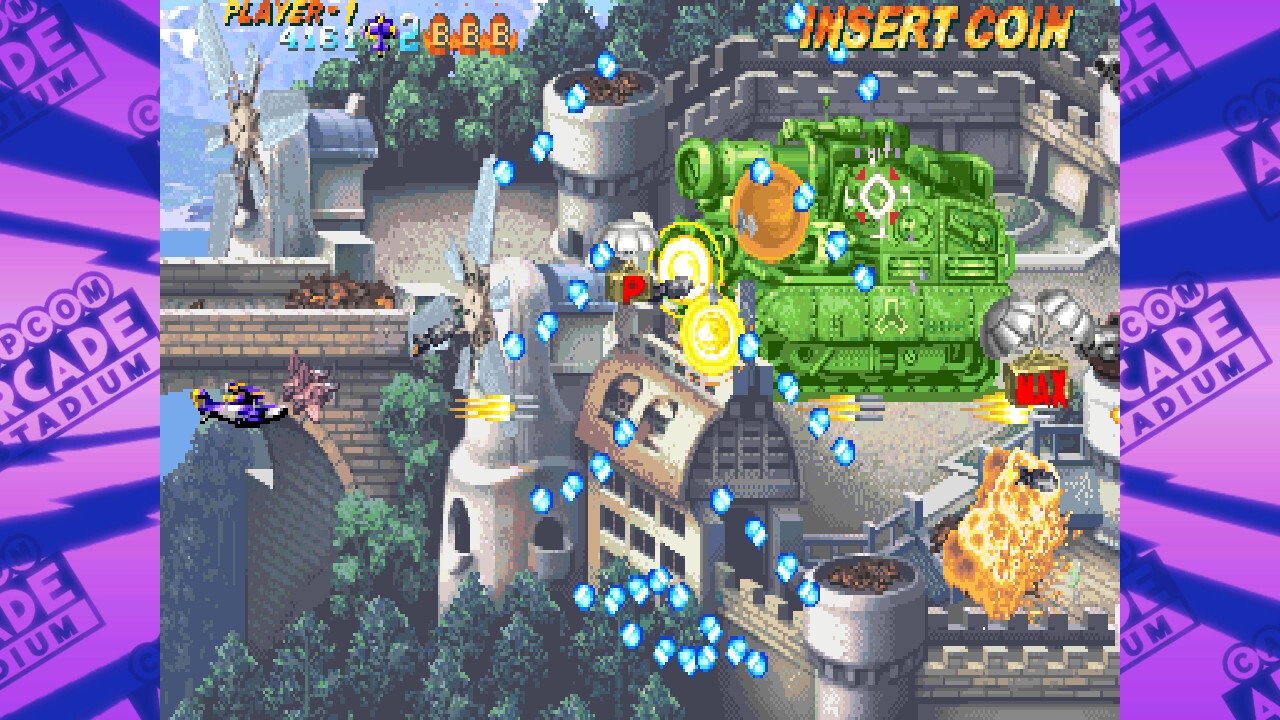Select the first B bomb icon
This screenshot has width=1280, height=720.
[x=438, y=33]
